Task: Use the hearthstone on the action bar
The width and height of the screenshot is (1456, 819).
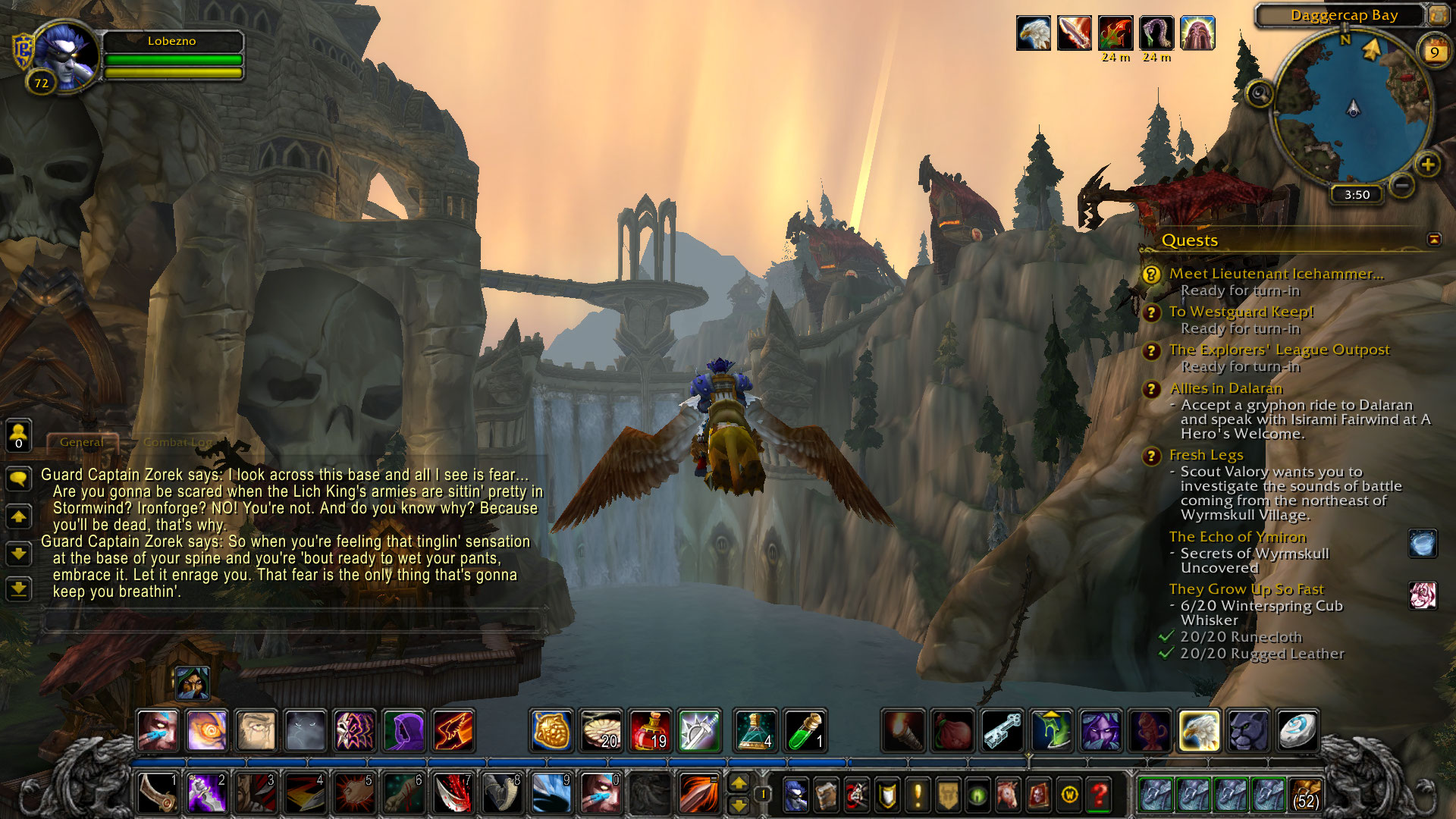Action: 1298,730
